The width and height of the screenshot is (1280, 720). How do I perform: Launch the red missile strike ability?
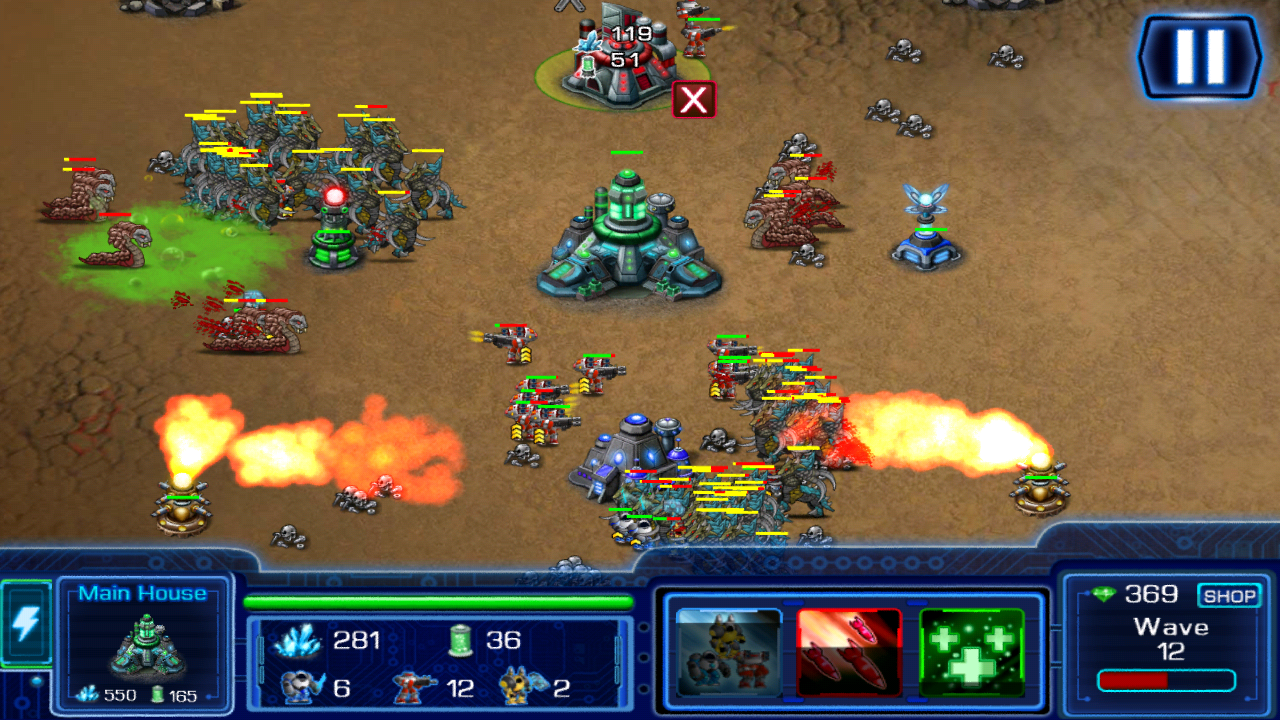point(849,653)
